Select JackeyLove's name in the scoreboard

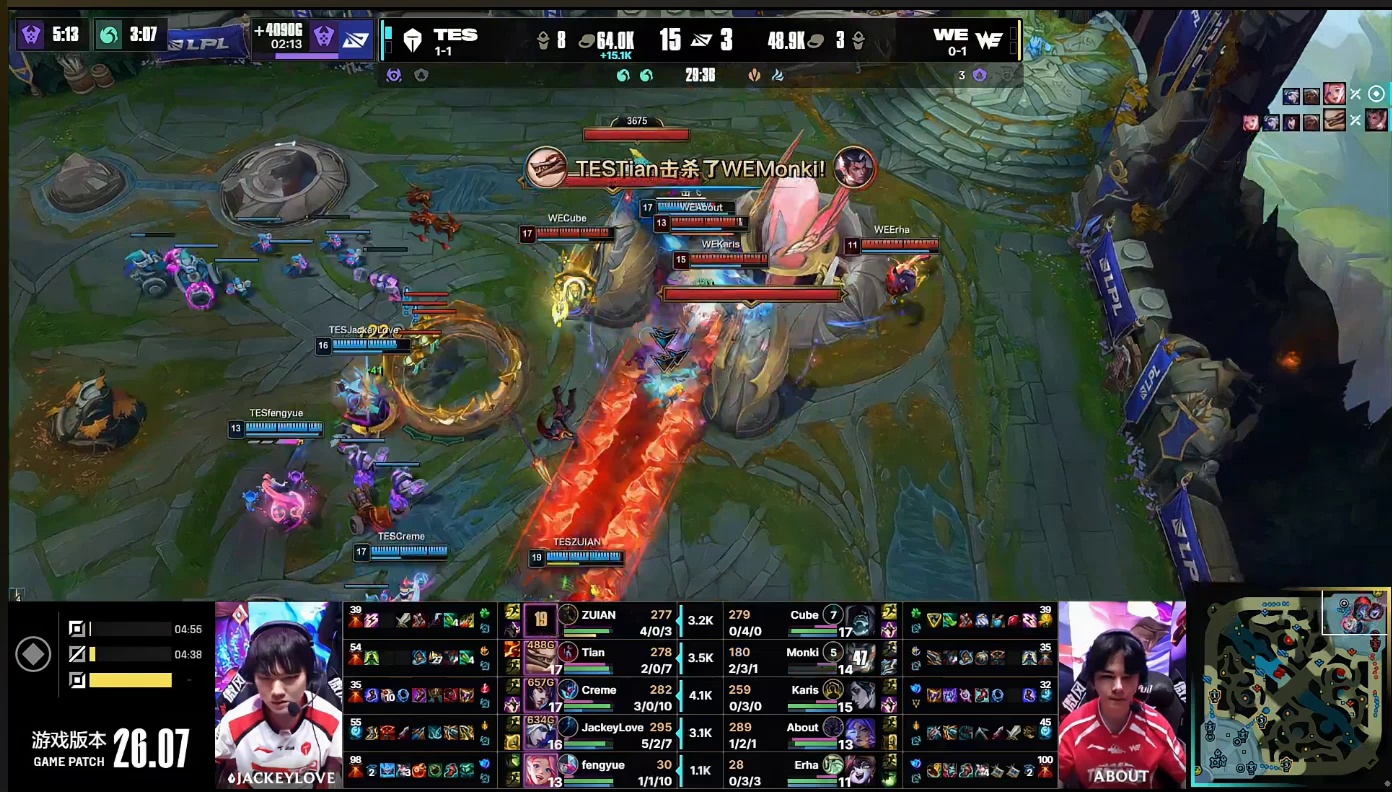tap(612, 728)
